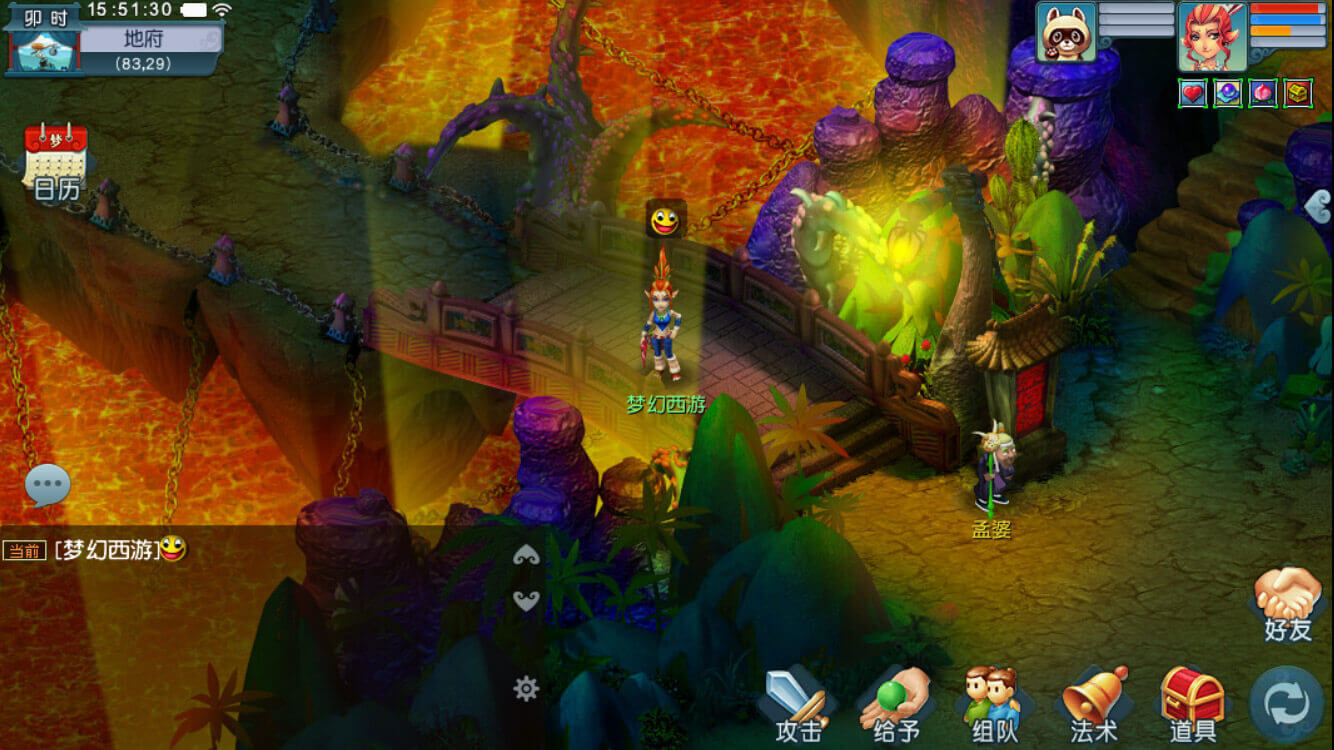Activate the 攻击 attack button
1334x750 pixels.
pos(797,705)
